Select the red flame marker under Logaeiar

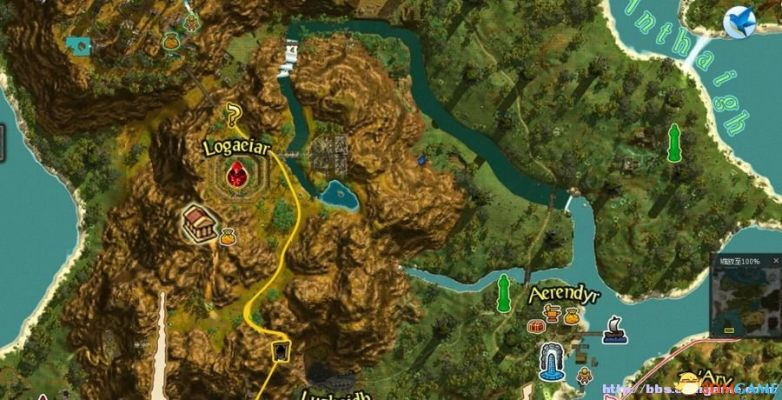[238, 177]
